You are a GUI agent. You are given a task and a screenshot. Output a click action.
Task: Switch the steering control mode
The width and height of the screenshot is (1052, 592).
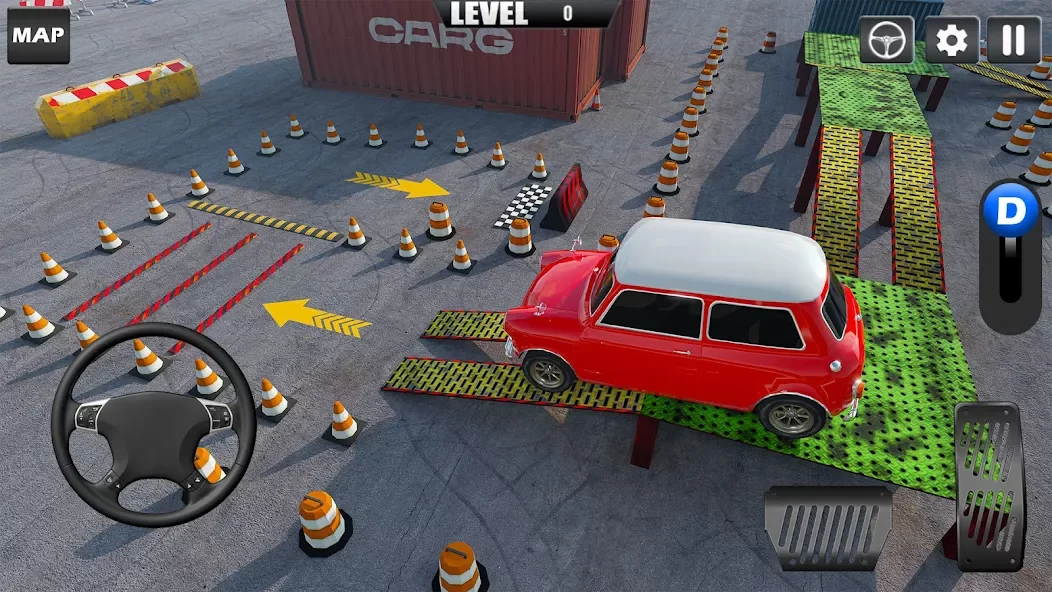pos(887,40)
